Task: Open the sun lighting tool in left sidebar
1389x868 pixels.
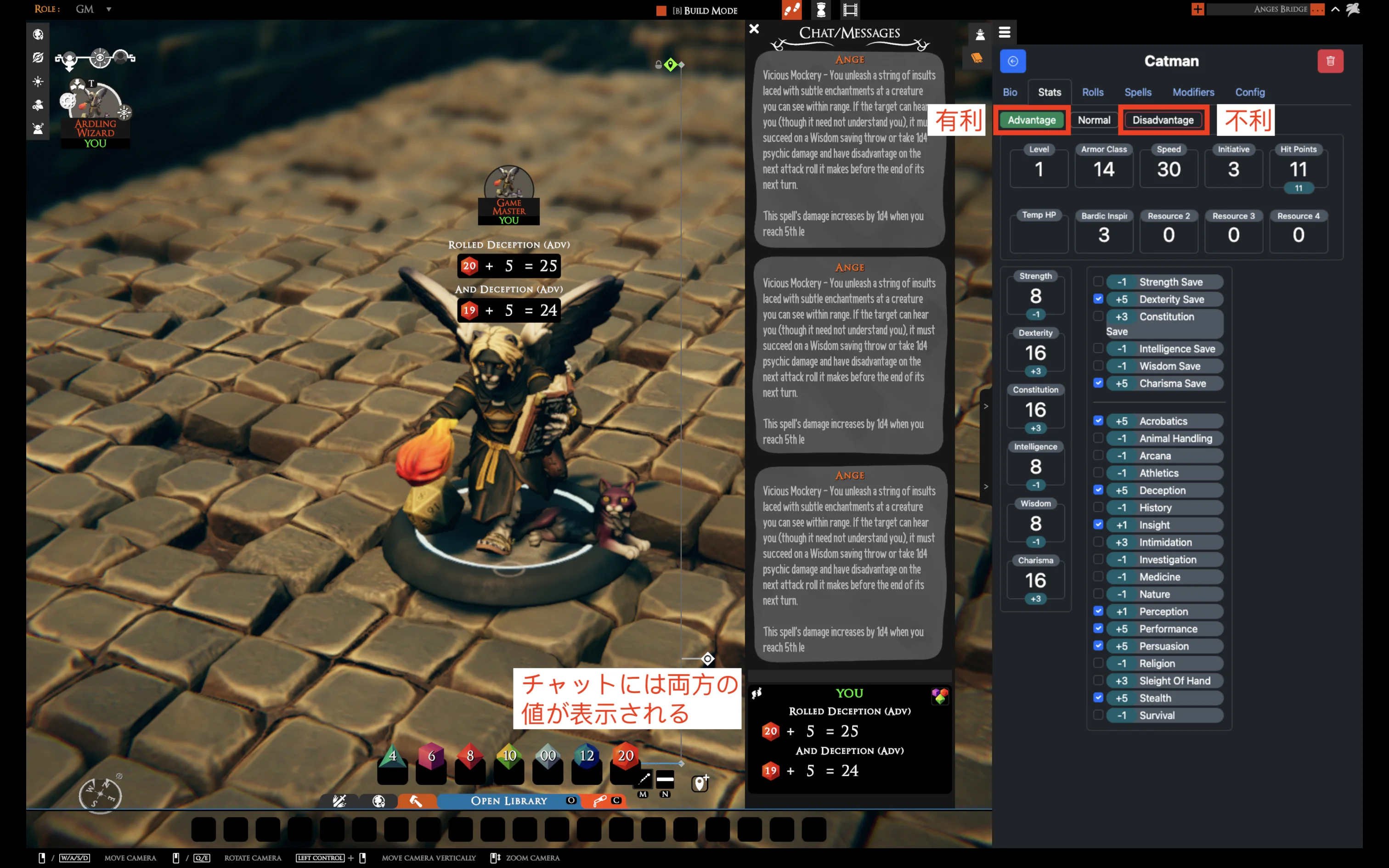Action: (38, 82)
